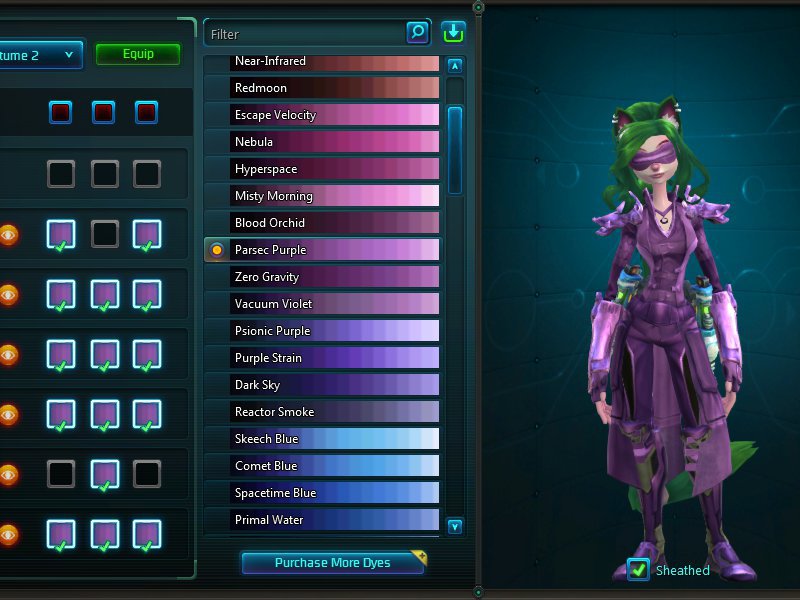The height and width of the screenshot is (600, 800).
Task: Click the magnifying glass search button
Action: click(418, 33)
